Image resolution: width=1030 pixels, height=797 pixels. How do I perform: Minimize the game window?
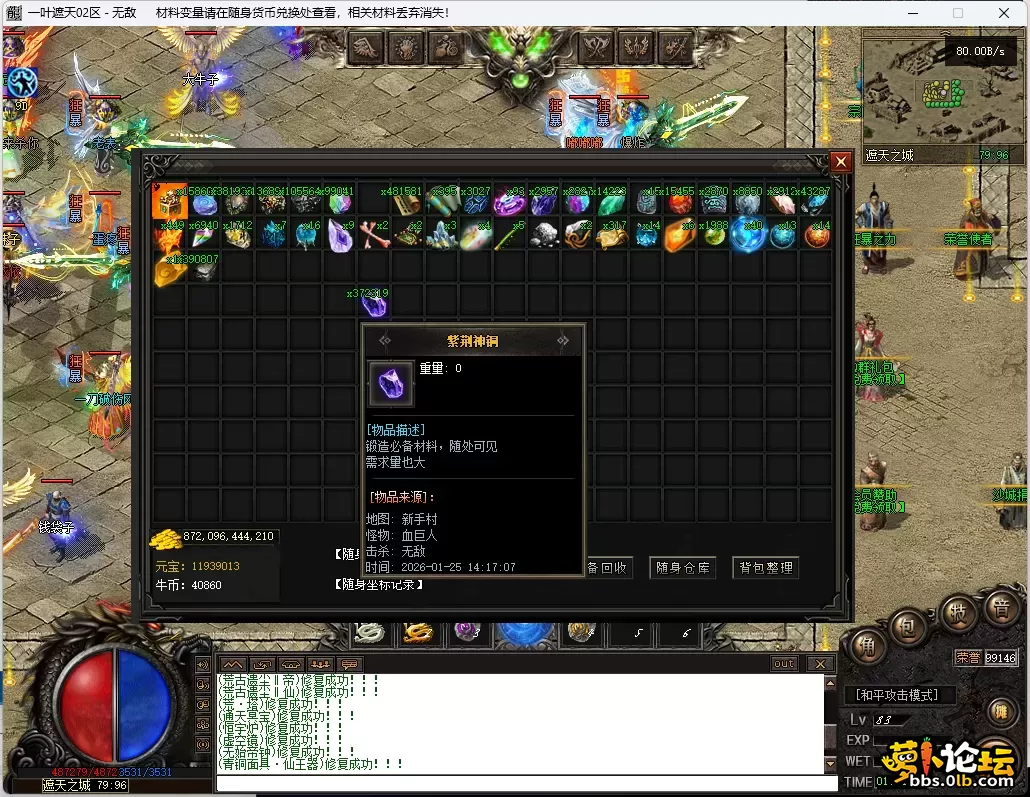click(911, 13)
